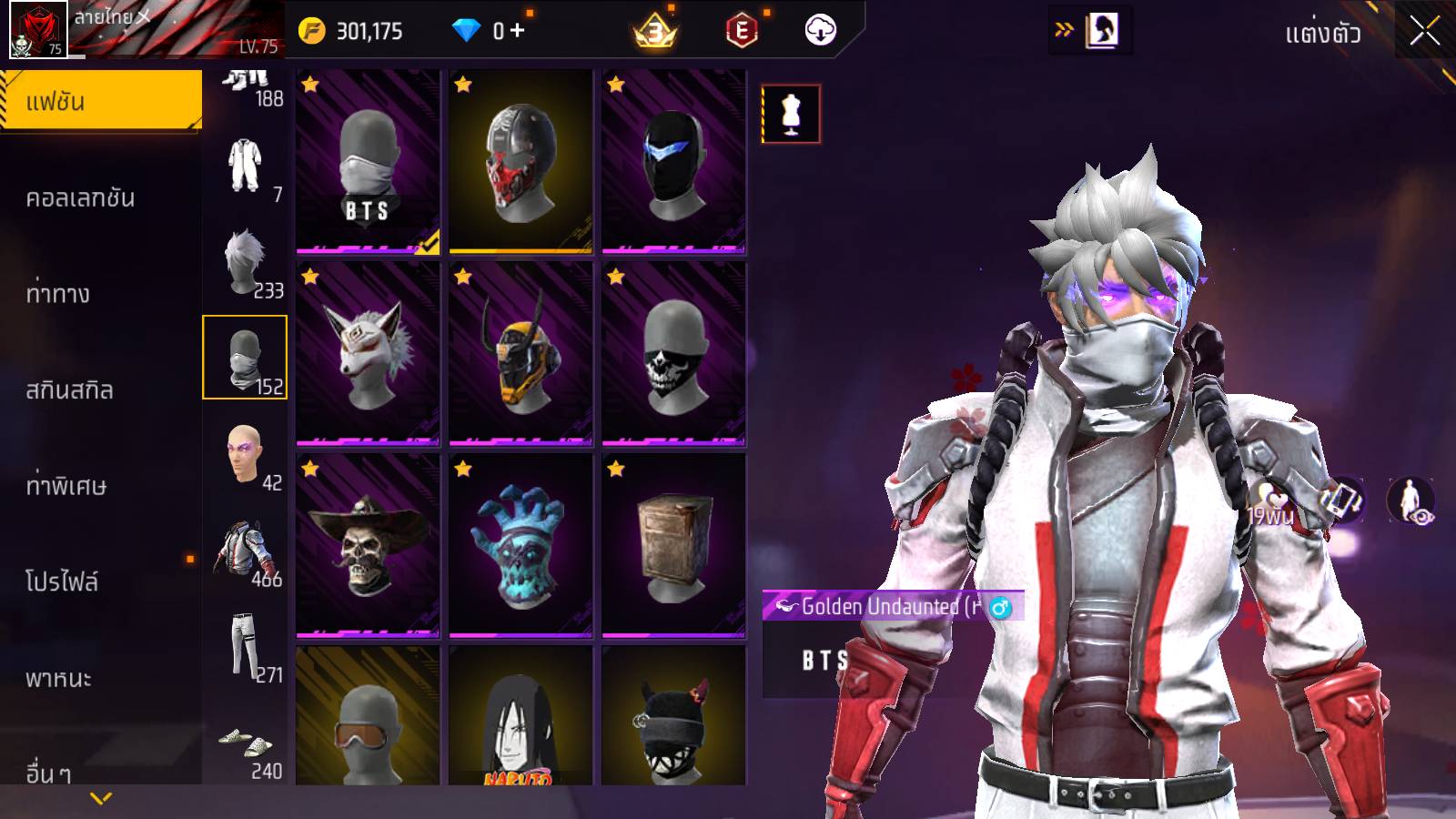
Task: Click the mannequin outfit preset icon
Action: click(x=791, y=115)
